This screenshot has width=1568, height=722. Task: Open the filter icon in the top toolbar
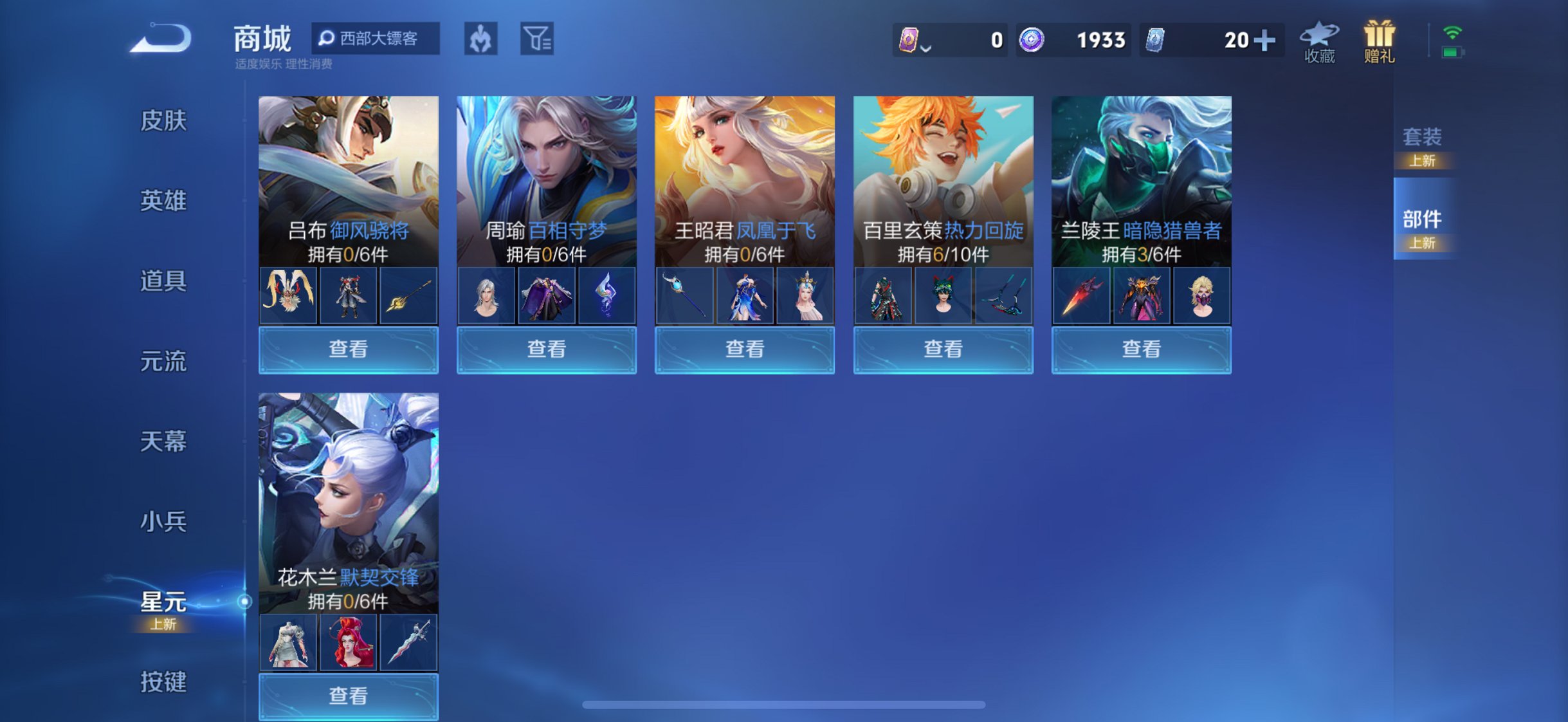(x=538, y=39)
